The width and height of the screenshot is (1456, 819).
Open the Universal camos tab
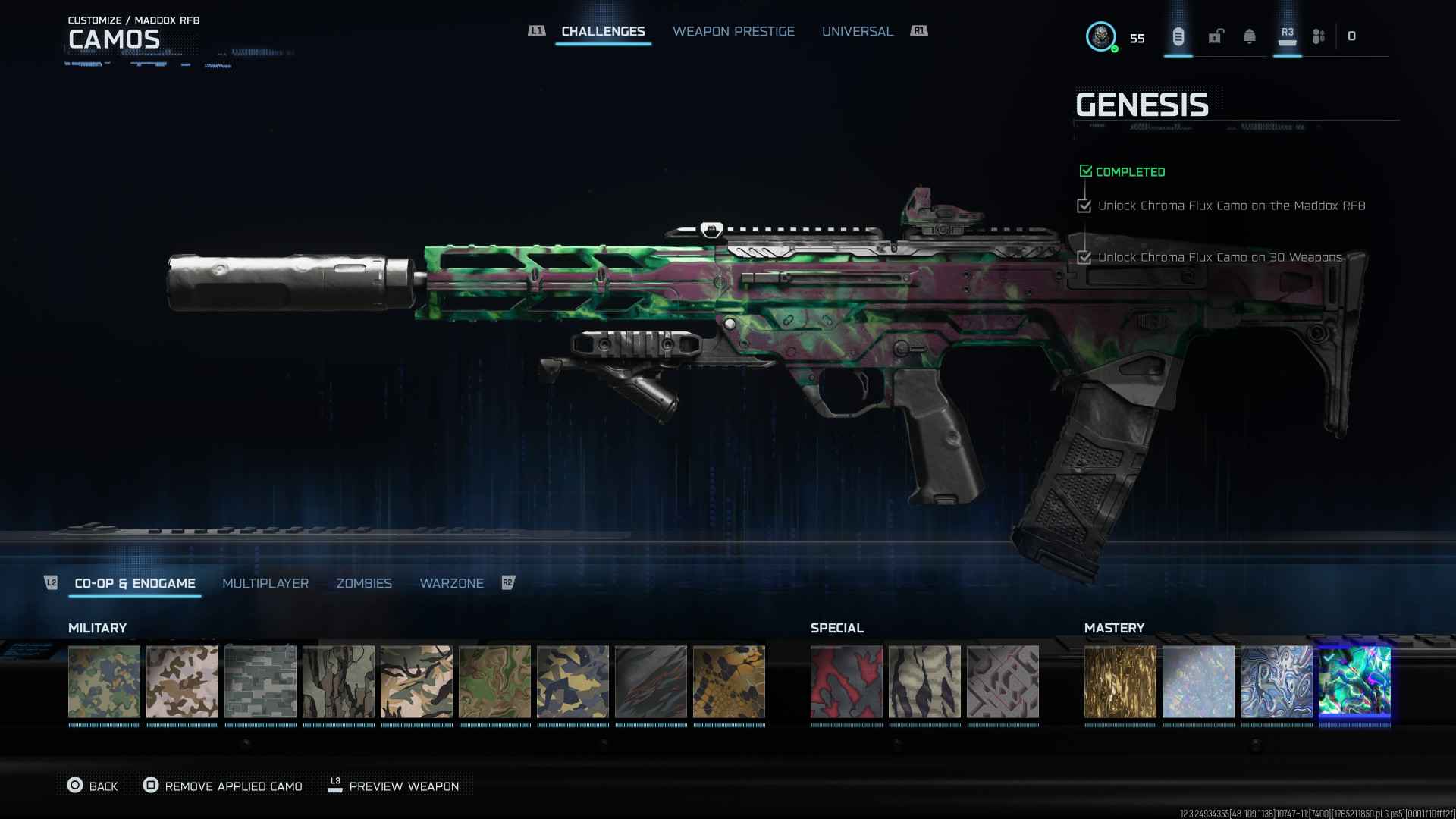point(857,32)
